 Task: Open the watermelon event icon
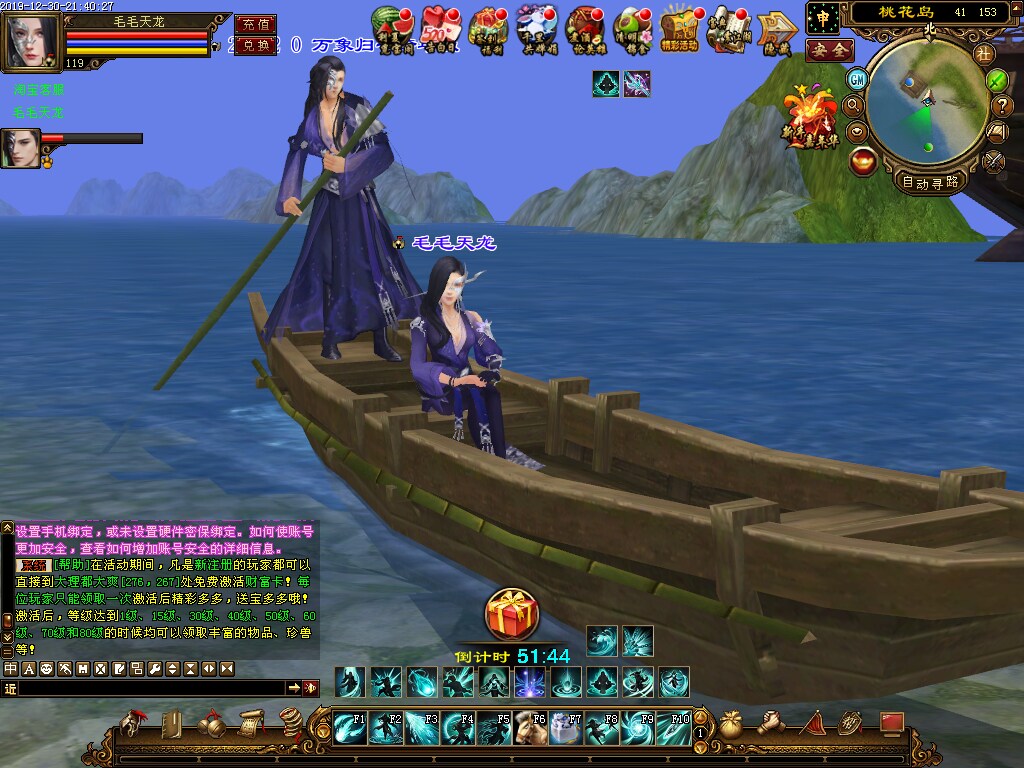(389, 29)
